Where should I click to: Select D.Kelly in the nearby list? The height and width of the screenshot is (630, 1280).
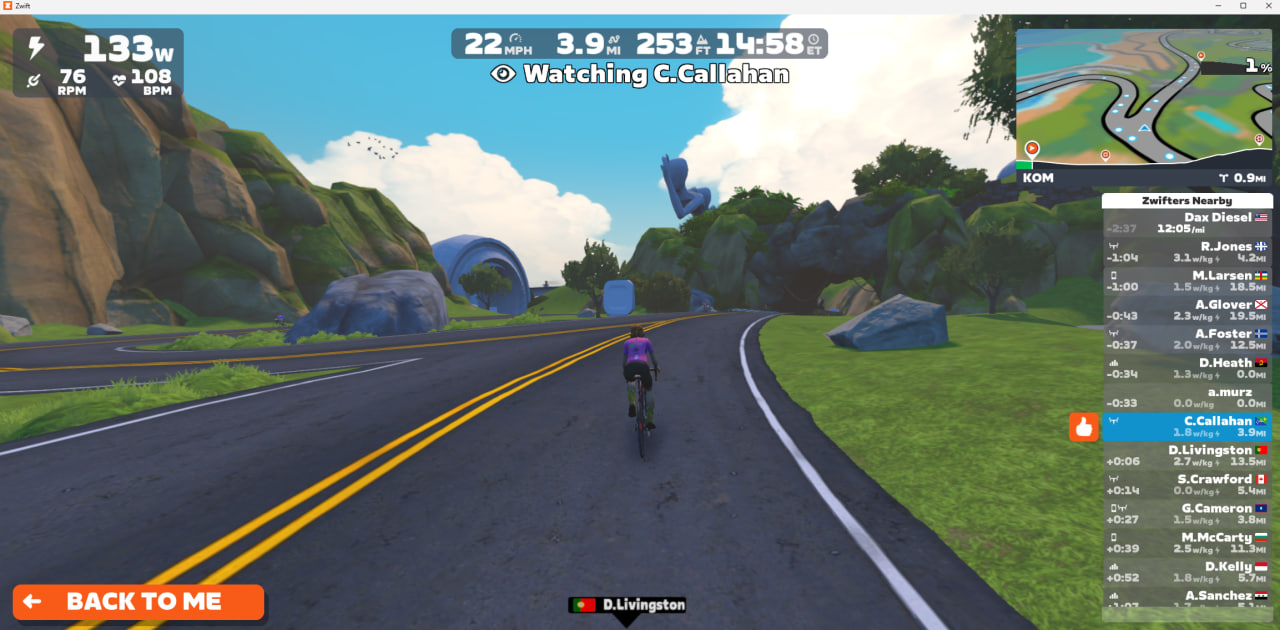[x=1187, y=572]
